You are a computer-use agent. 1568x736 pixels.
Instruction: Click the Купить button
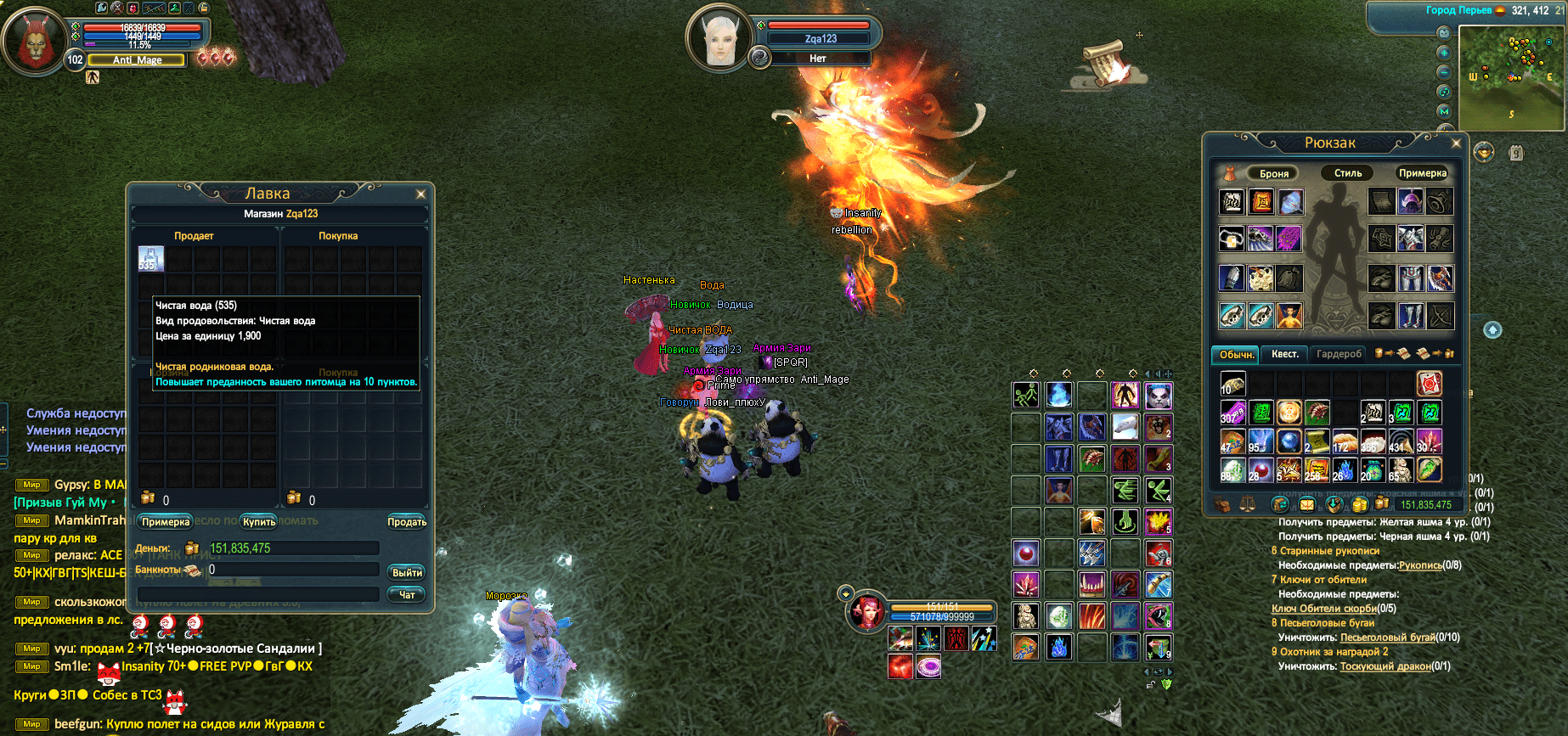259,522
